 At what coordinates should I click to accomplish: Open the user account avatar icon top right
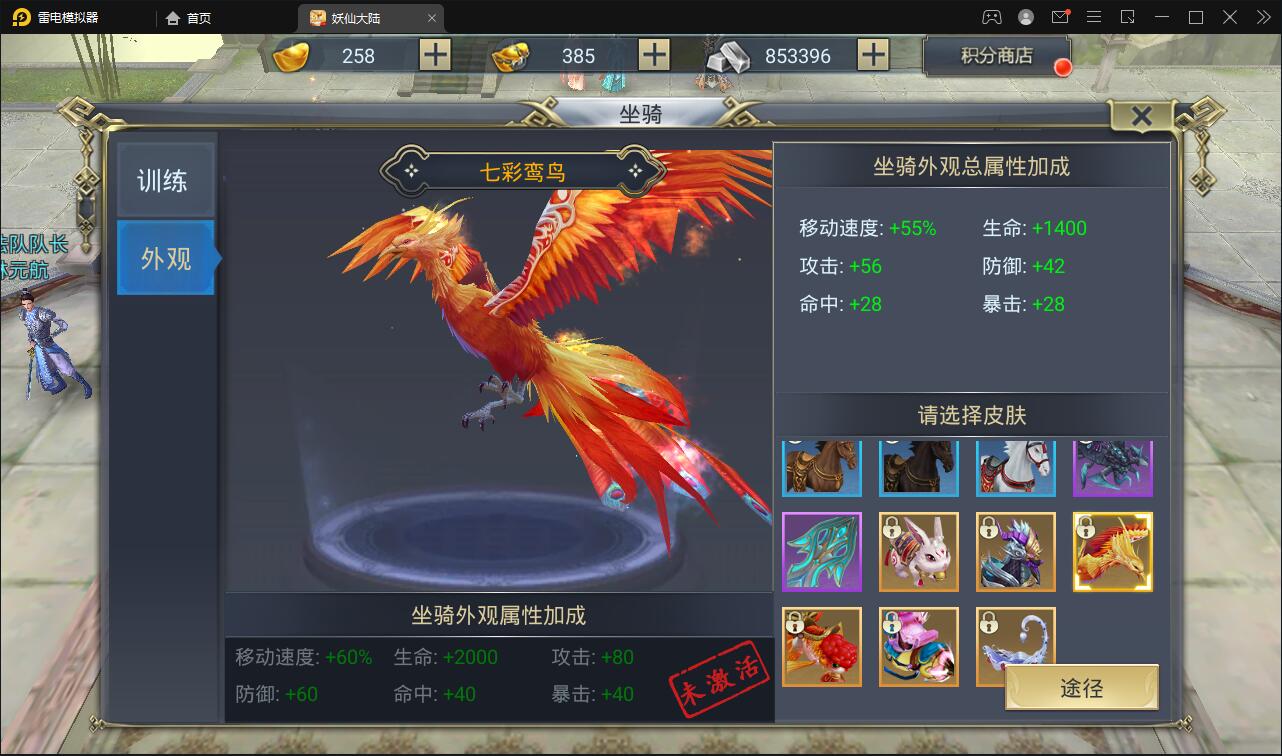pyautogui.click(x=1024, y=16)
